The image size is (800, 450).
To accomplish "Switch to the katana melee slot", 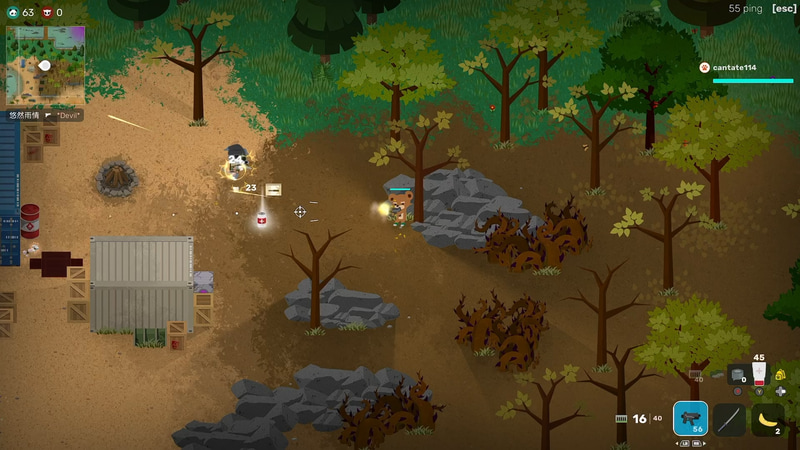I will click(729, 419).
